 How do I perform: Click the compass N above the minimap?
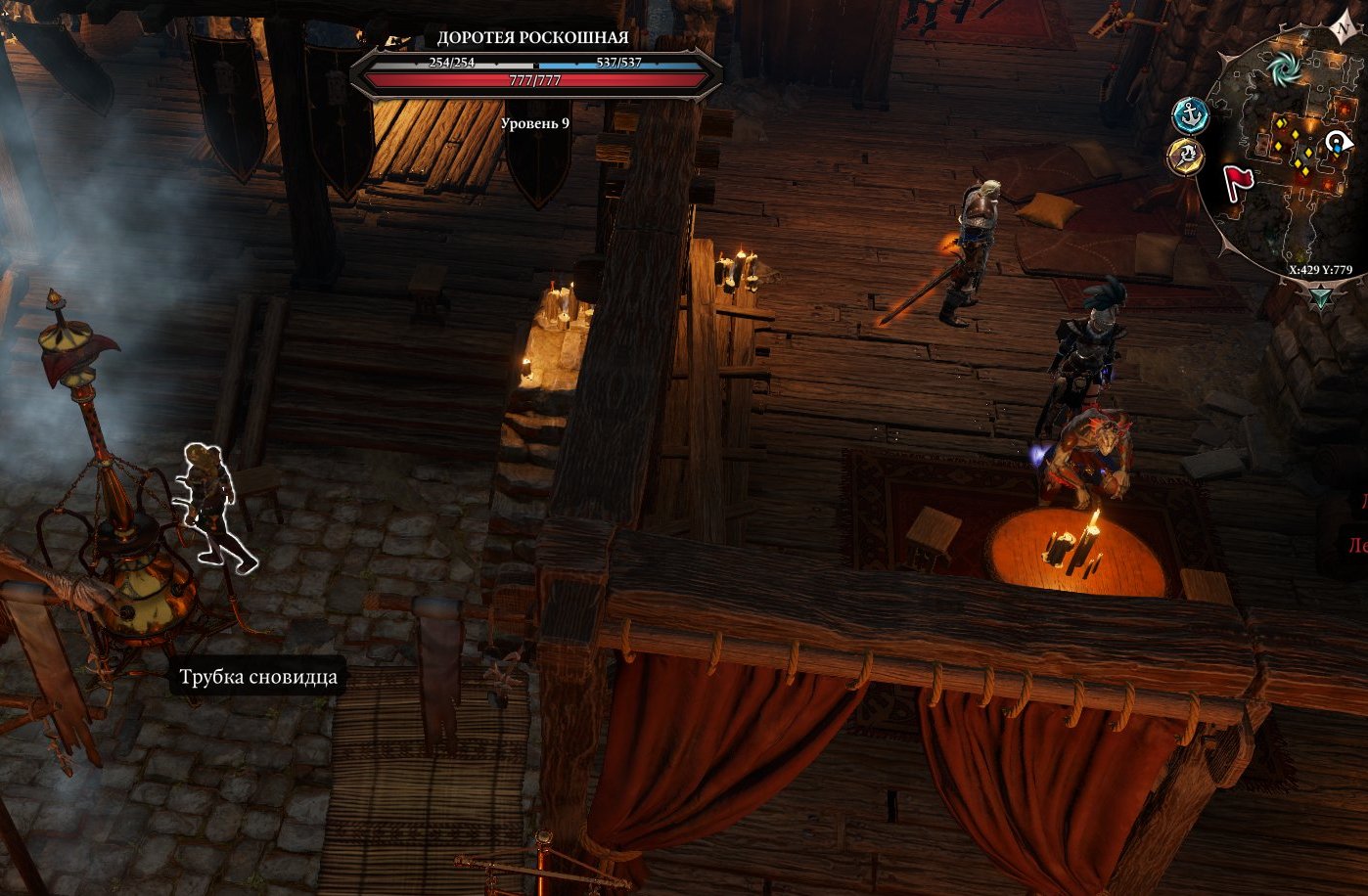tap(1343, 25)
